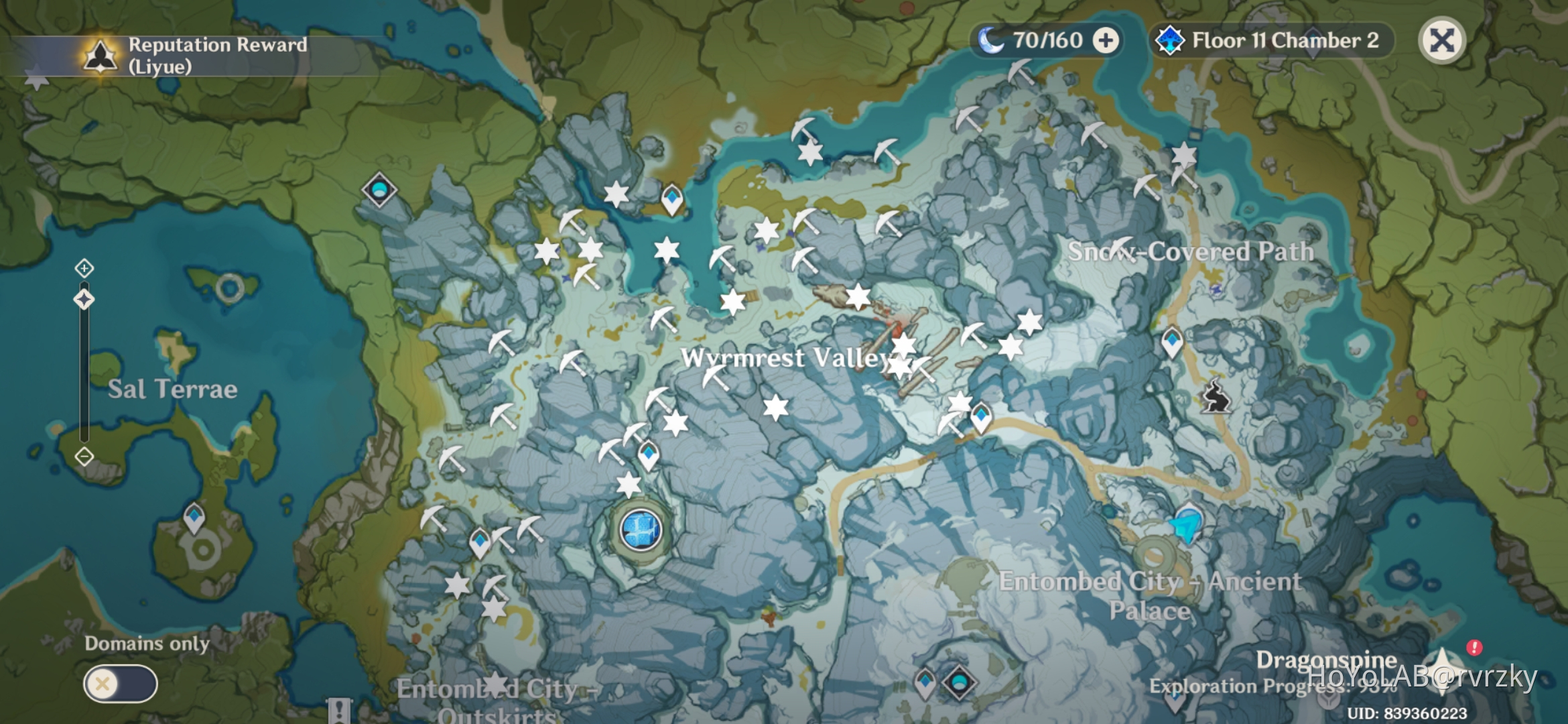This screenshot has width=1568, height=724.
Task: Open the Floor 11 Chamber 2 Spiral Abyss marker
Action: [1270, 42]
